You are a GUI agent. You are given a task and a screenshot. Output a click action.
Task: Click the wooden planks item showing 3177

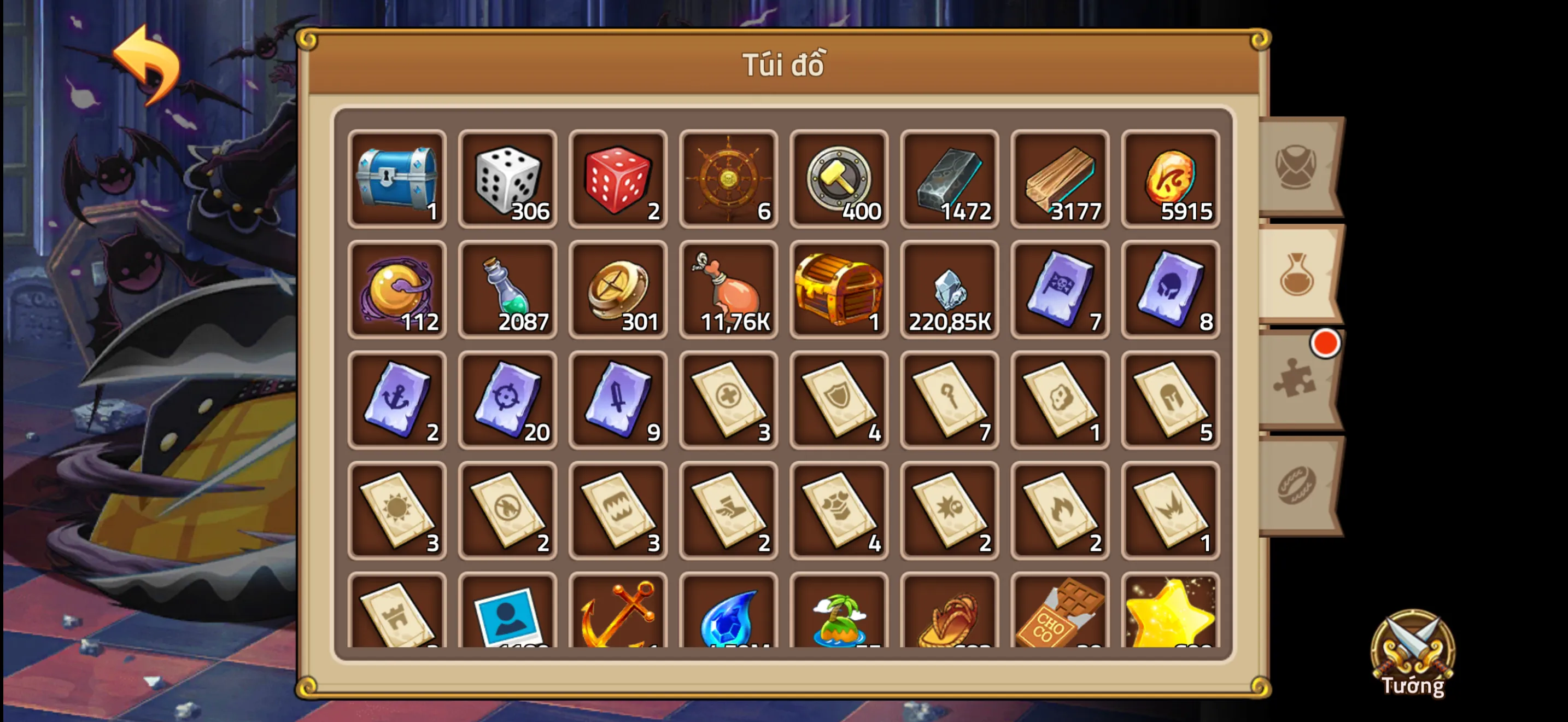coord(1059,179)
